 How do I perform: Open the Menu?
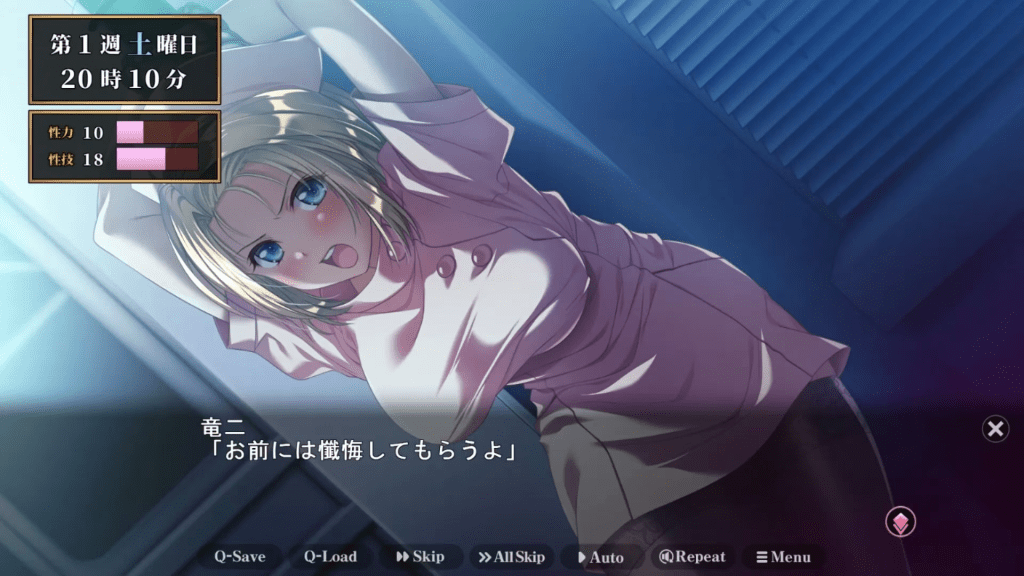[x=783, y=557]
